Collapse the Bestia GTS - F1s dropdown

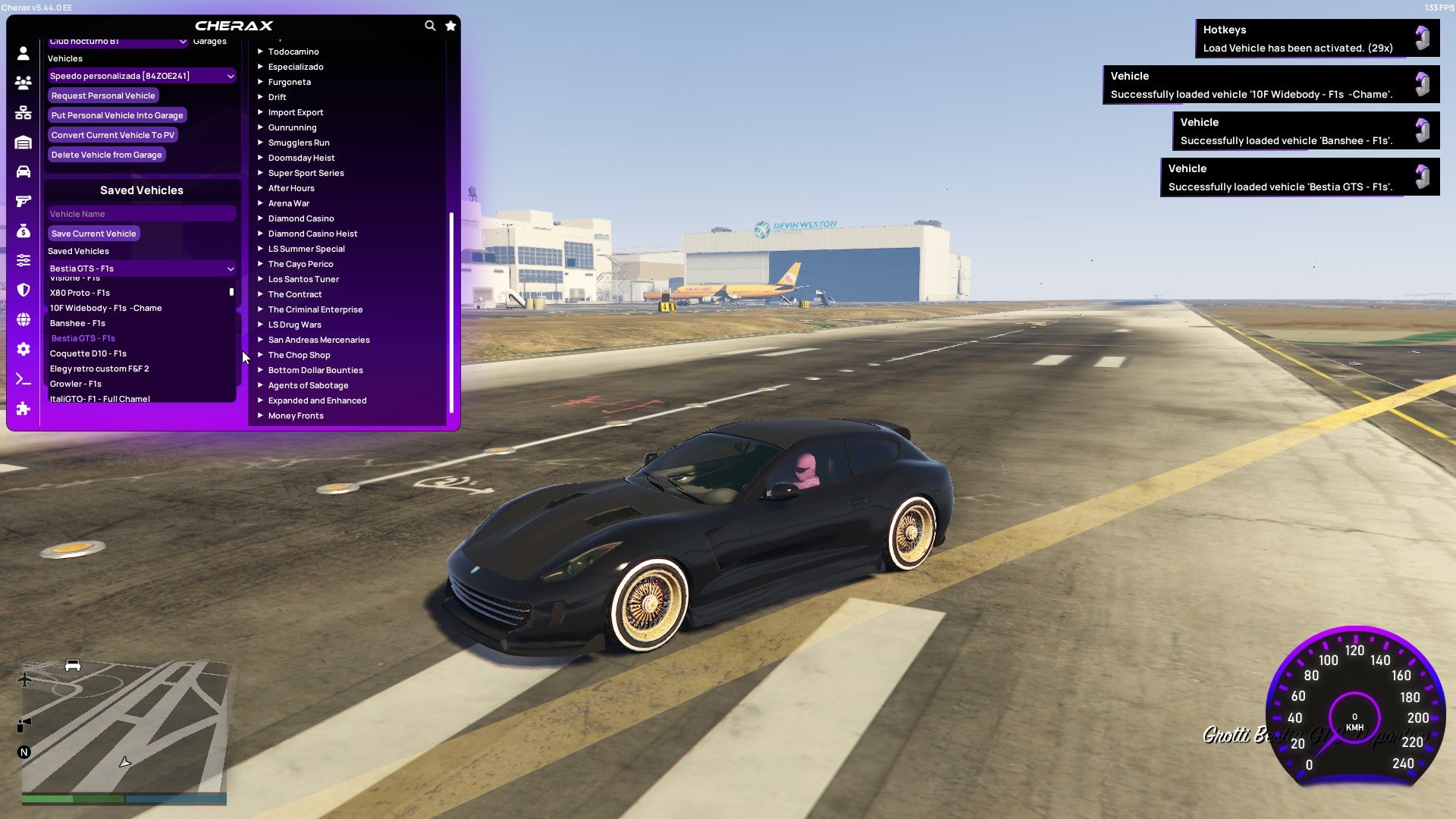click(141, 268)
